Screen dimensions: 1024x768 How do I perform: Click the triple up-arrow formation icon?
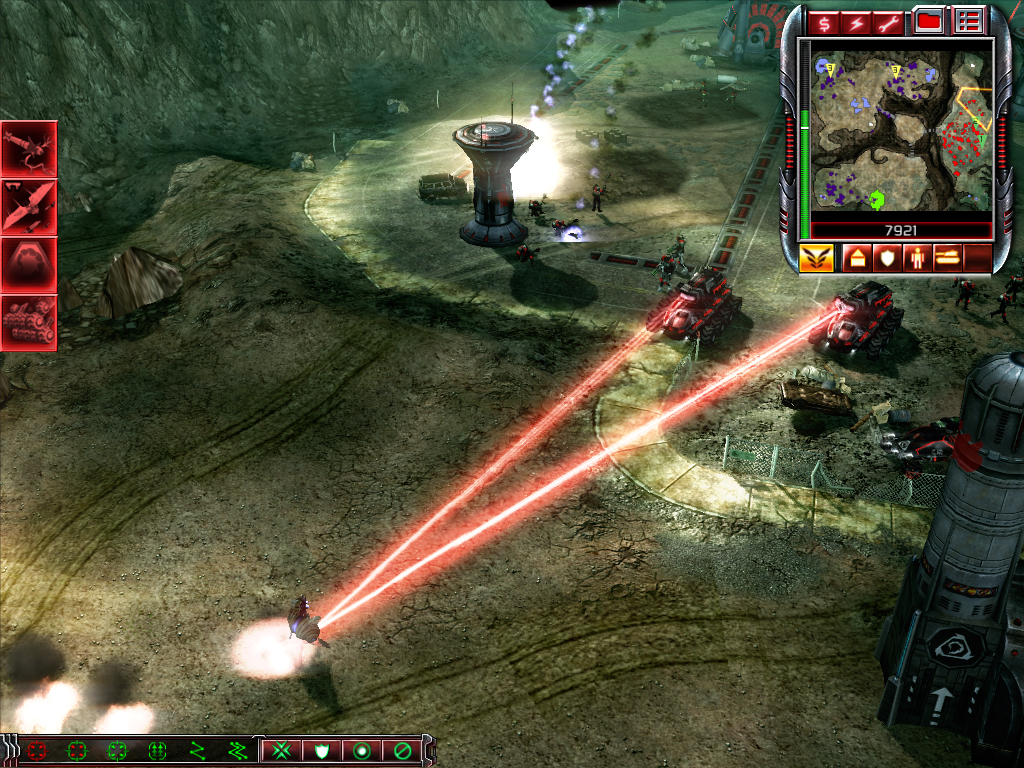157,749
